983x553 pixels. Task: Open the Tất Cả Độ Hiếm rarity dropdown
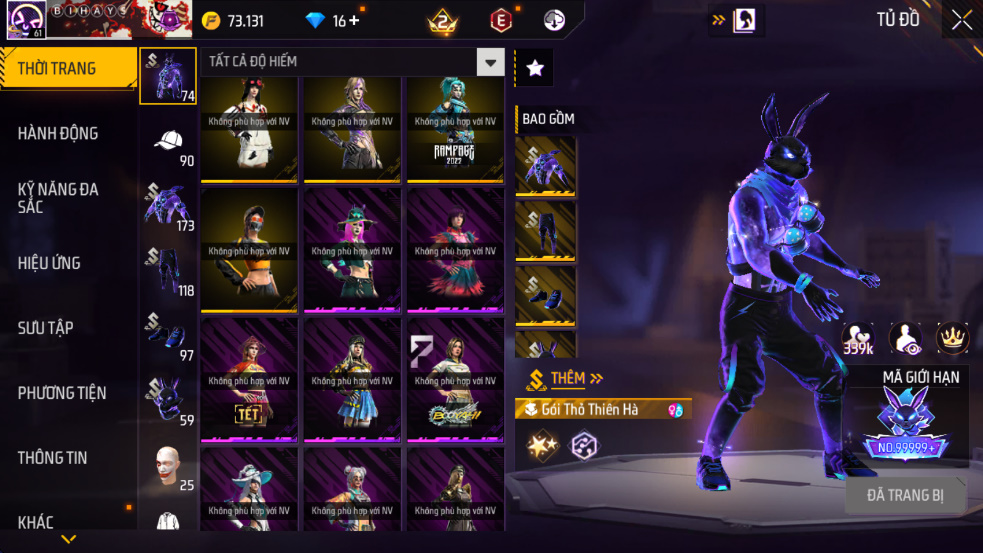tap(490, 62)
